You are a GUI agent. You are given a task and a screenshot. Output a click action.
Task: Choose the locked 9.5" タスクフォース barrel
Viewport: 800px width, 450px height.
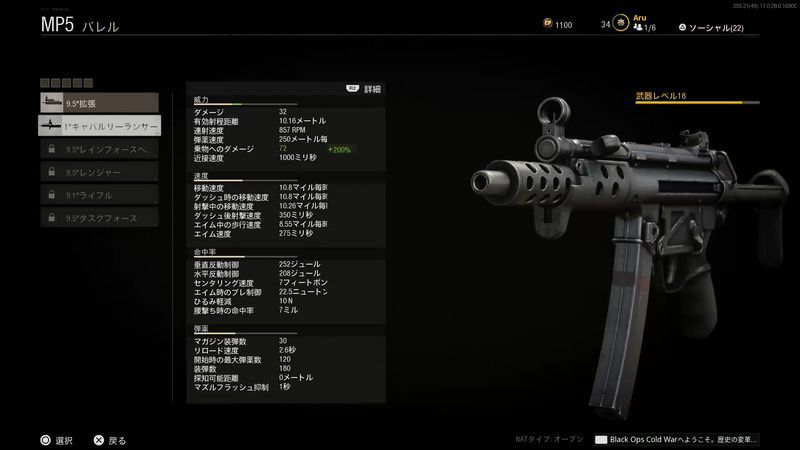tap(99, 218)
